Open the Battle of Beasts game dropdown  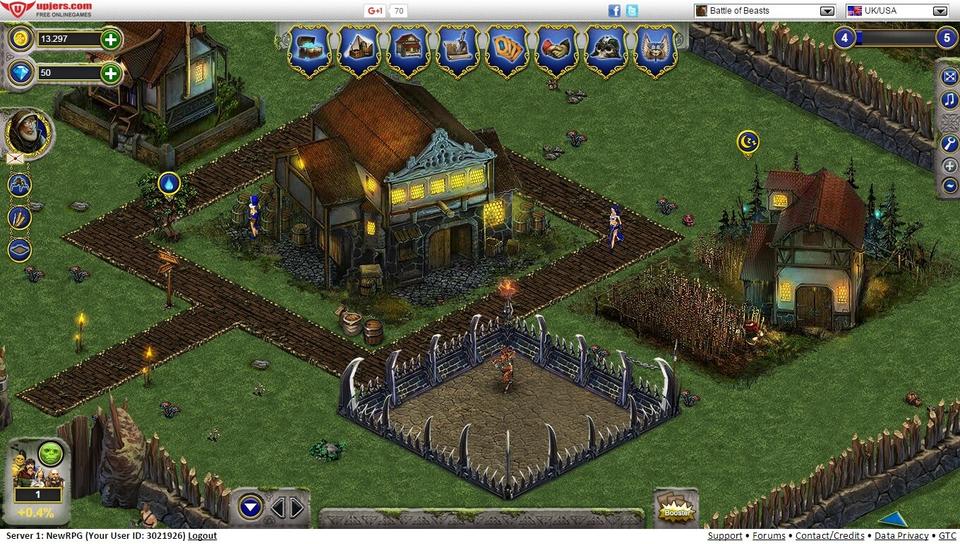point(827,11)
